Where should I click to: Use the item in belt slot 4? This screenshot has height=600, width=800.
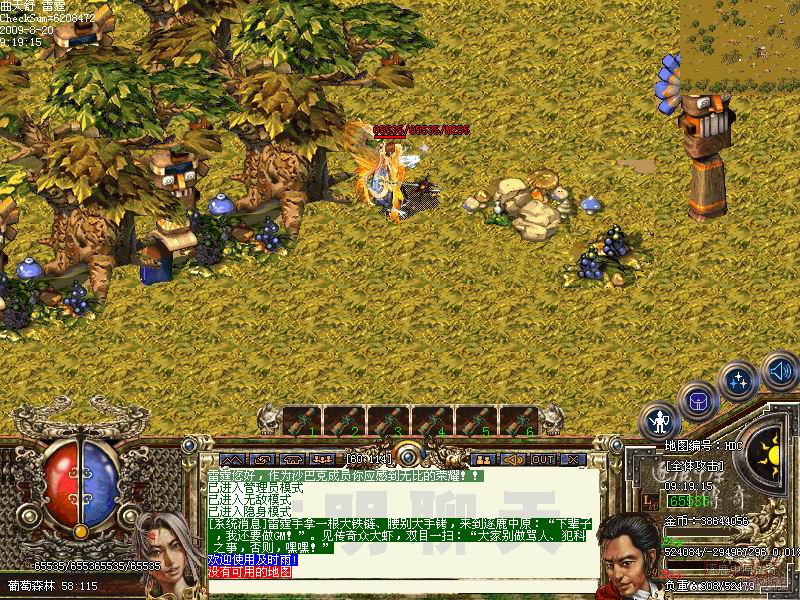pos(433,421)
